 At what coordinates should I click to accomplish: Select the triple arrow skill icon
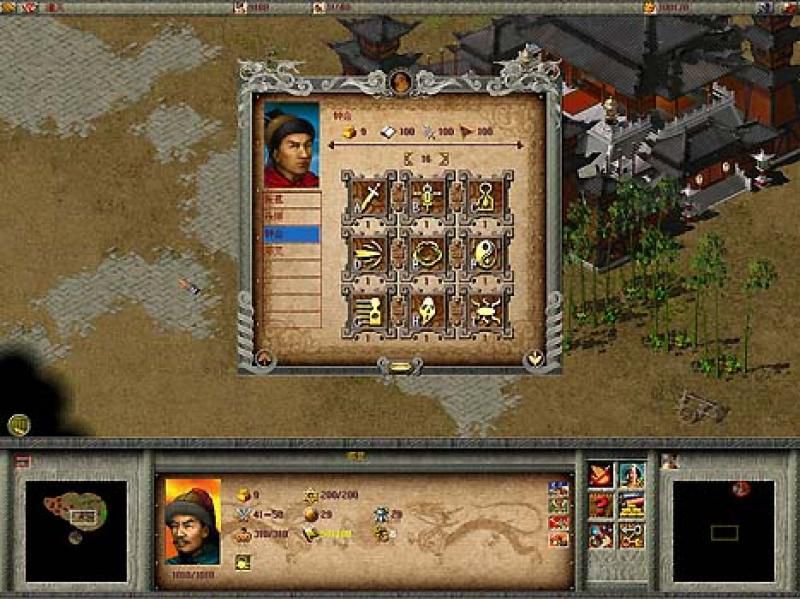(x=367, y=252)
